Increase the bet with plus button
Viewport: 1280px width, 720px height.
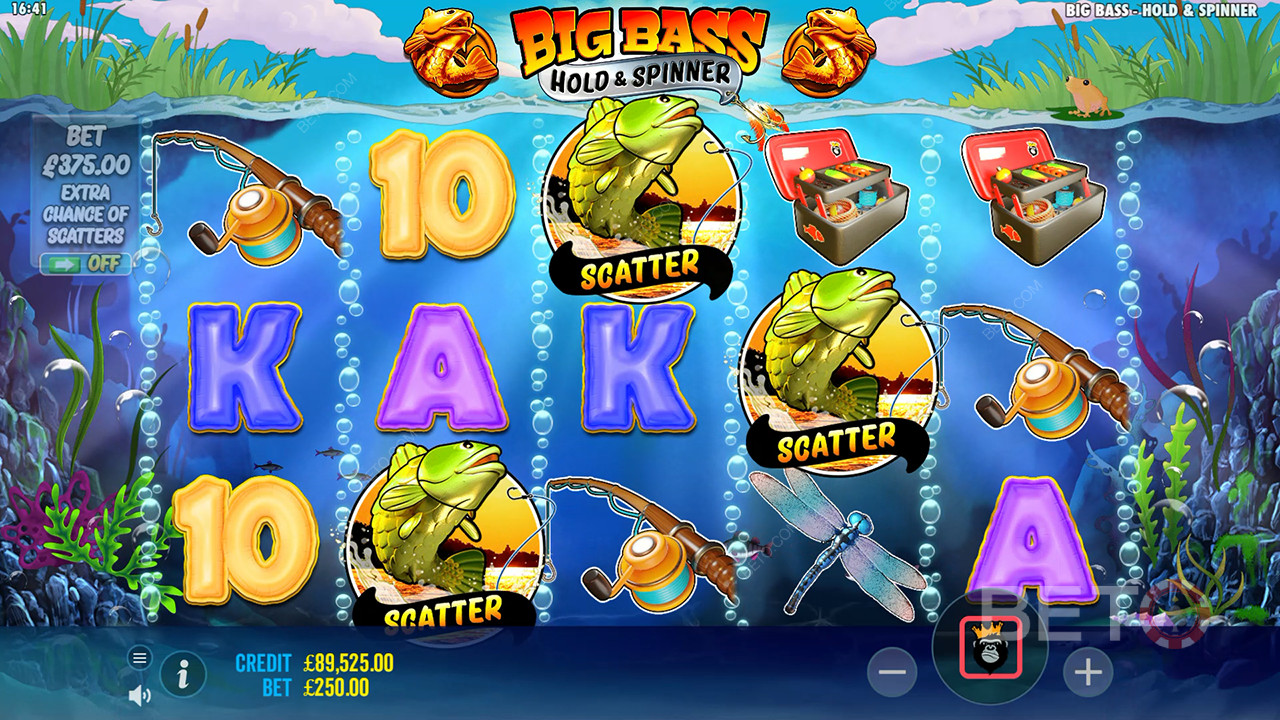tap(1087, 673)
